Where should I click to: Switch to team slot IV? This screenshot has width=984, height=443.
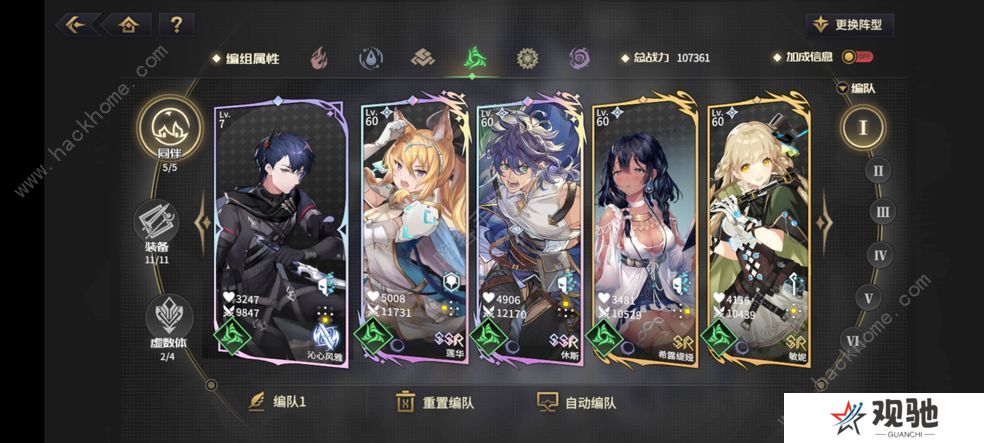(880, 255)
